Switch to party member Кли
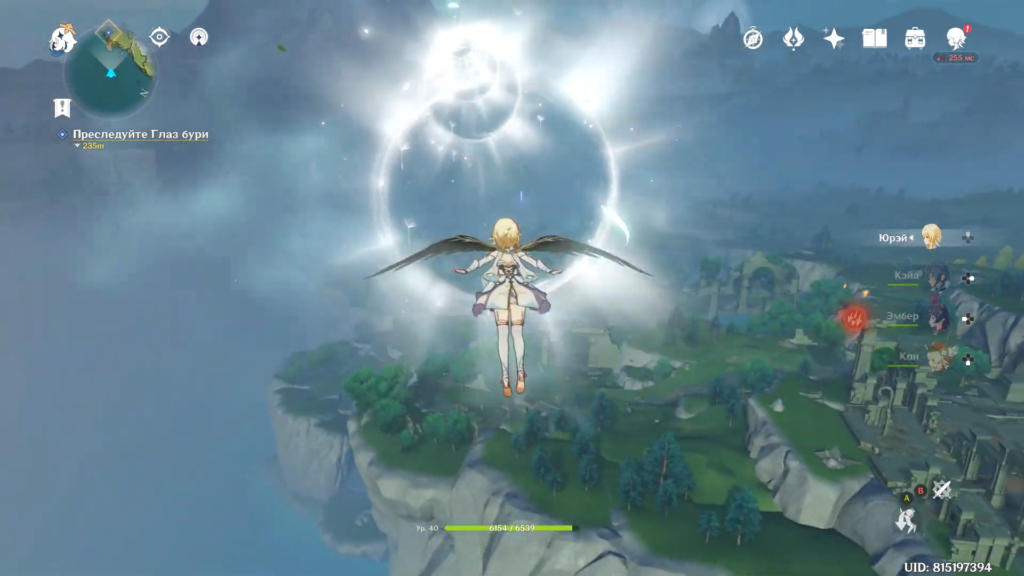Viewport: 1024px width, 576px height. point(937,357)
